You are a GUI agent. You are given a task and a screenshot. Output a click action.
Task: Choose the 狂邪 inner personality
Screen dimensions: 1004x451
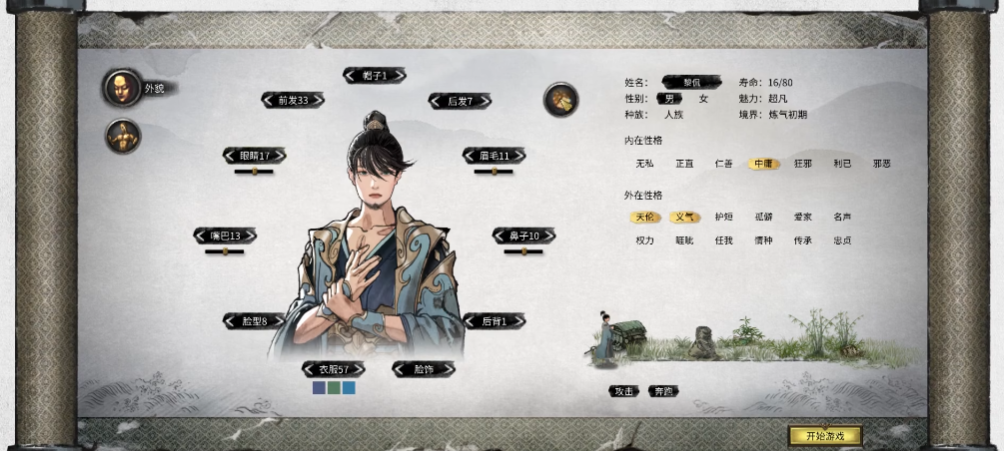click(803, 163)
